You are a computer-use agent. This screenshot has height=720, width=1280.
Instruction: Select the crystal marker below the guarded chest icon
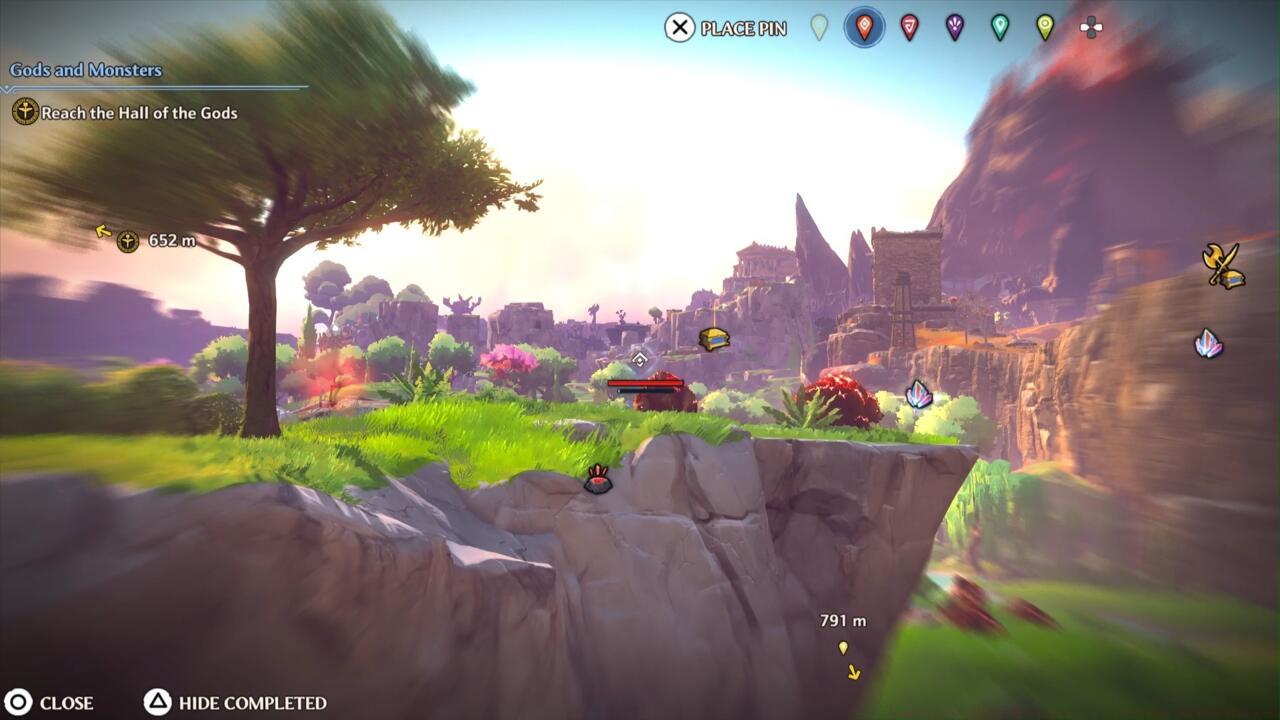coord(1208,344)
